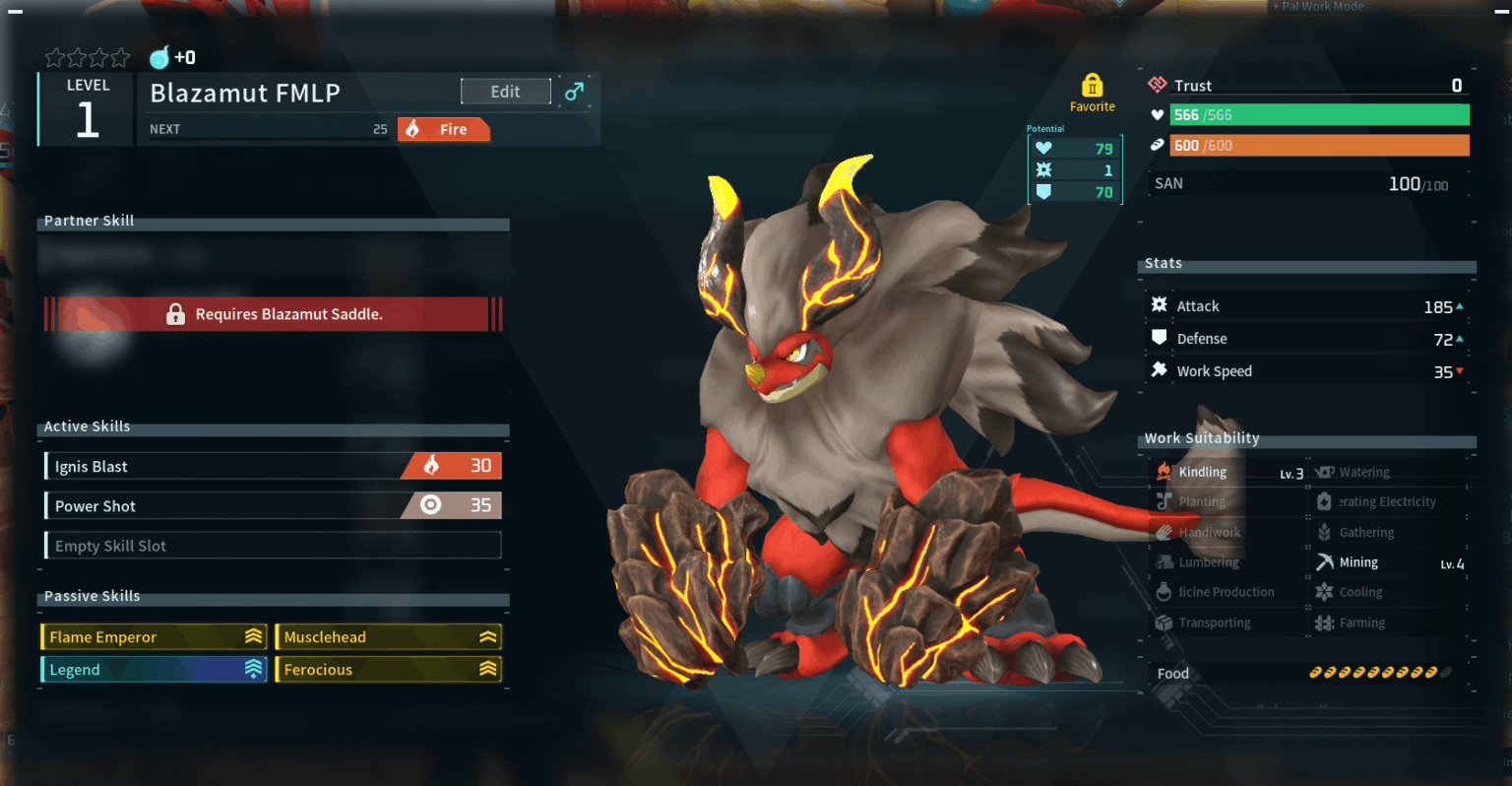The image size is (1512, 786).
Task: Click the Mining pickaxe icon
Action: click(1326, 561)
